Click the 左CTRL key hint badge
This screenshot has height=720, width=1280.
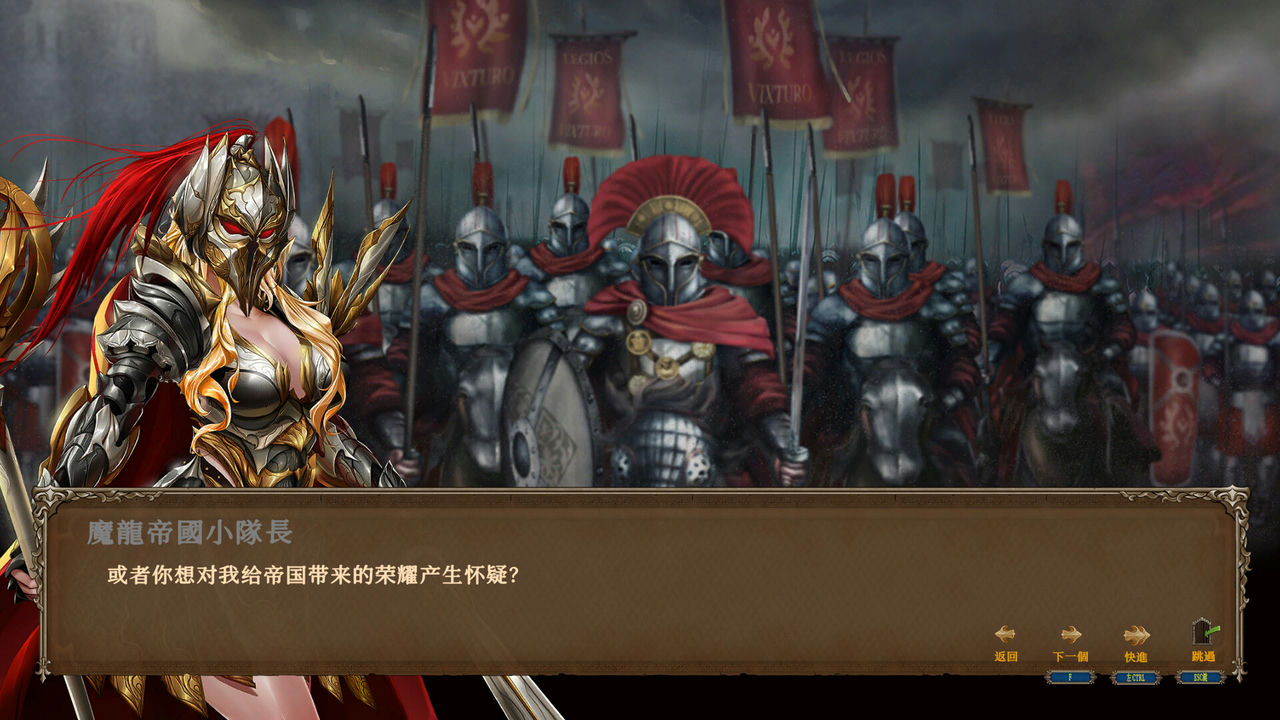1134,677
